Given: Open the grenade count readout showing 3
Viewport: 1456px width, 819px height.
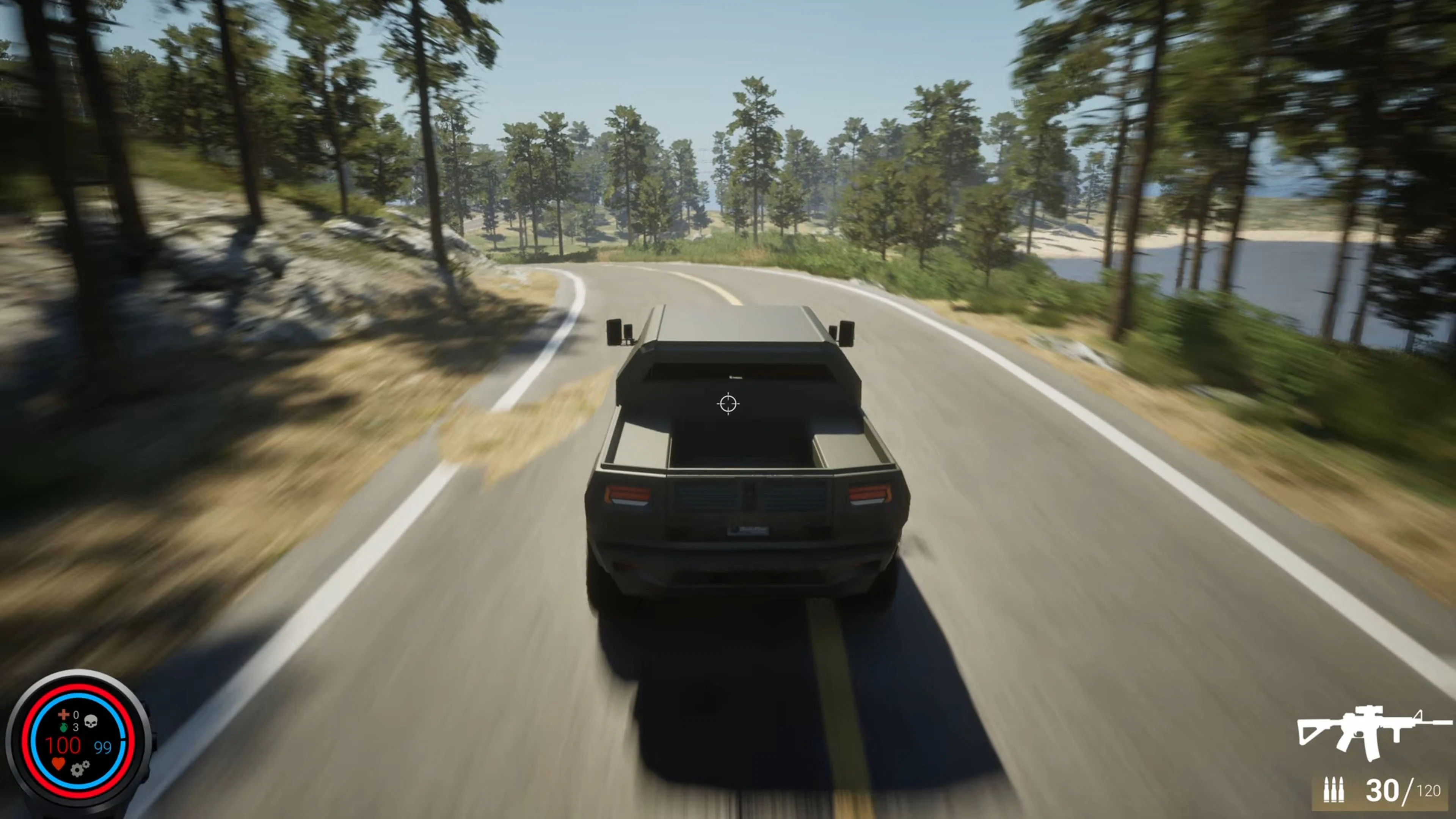Looking at the screenshot, I should (76, 728).
